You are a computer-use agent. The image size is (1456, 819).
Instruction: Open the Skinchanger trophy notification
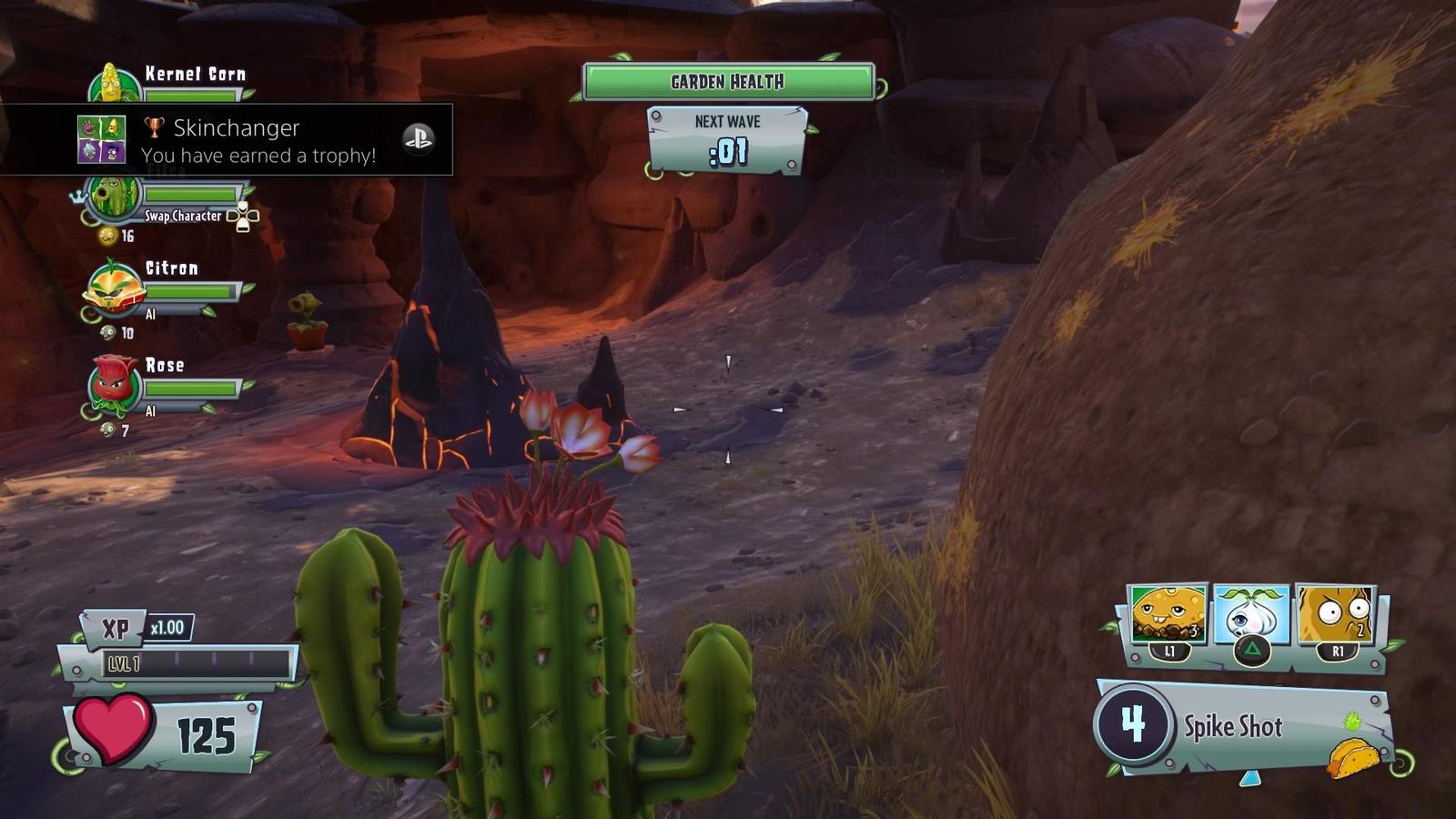(x=226, y=139)
